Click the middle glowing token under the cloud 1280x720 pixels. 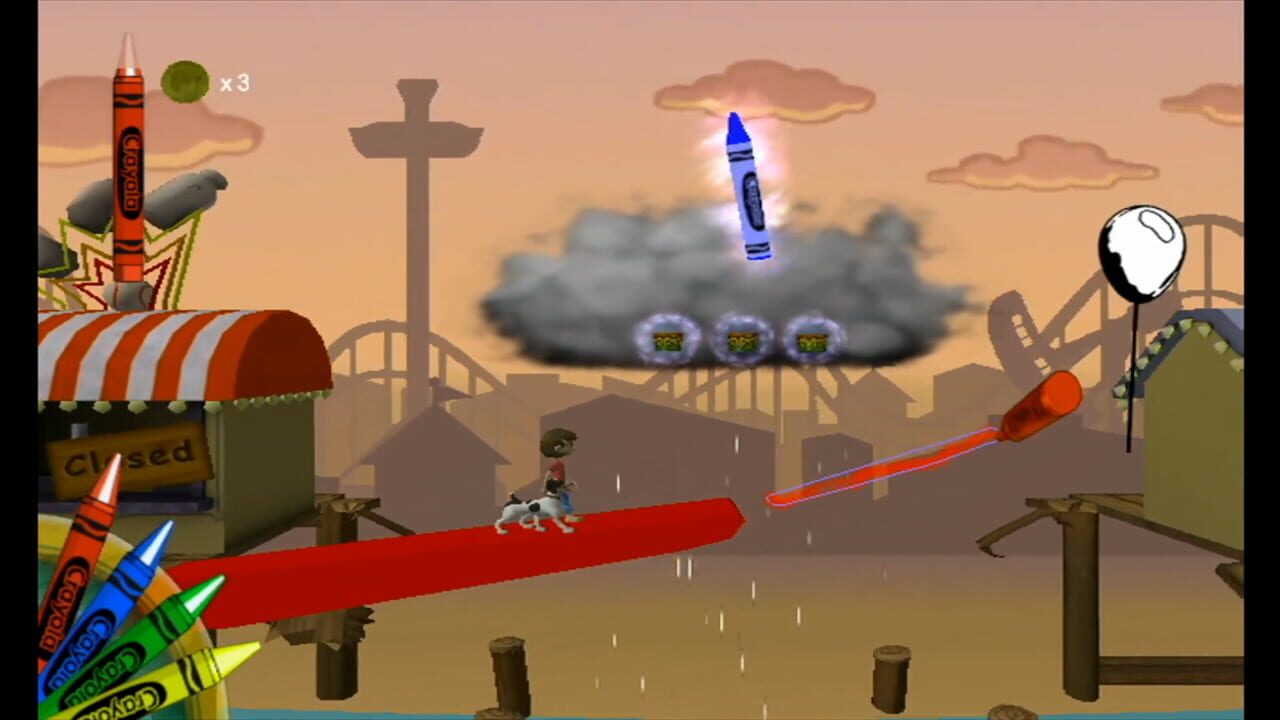click(x=741, y=341)
